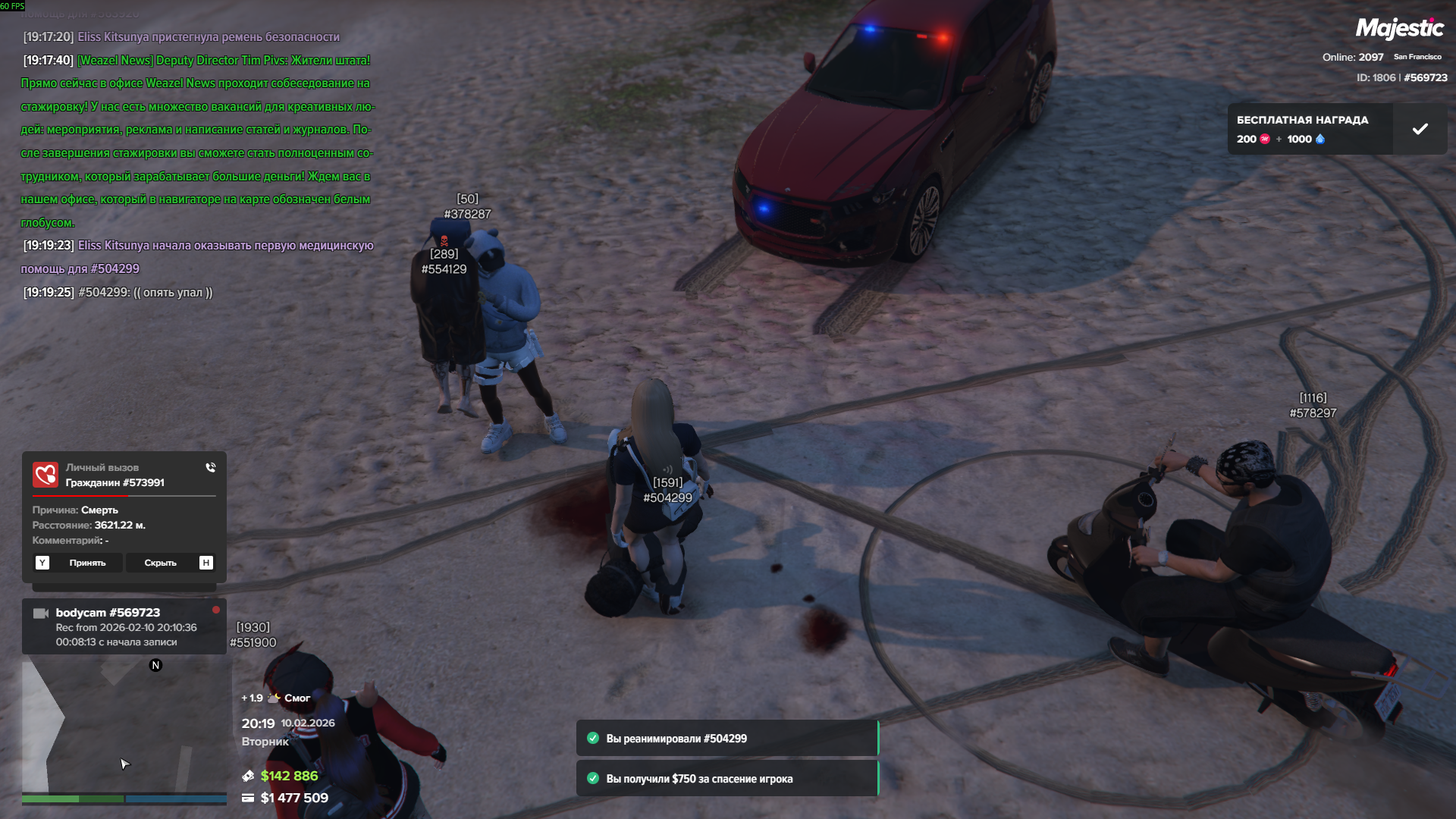The height and width of the screenshot is (819, 1456).
Task: Click the Weazel News chat announcement
Action: [x=197, y=141]
